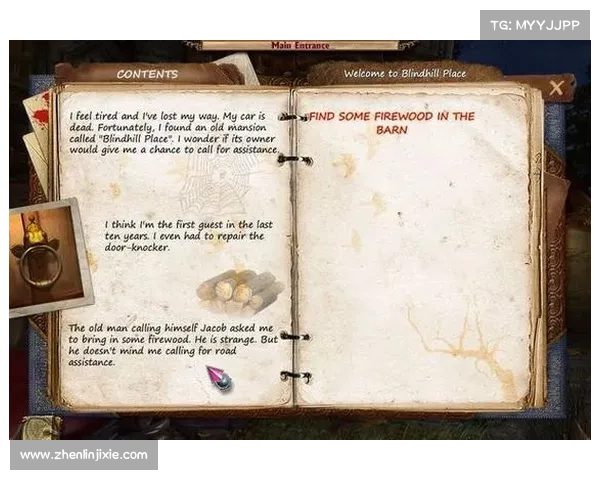Screen dimensions: 600x480
Task: Select the Welcome to Blindhill Place tab
Action: [x=405, y=74]
